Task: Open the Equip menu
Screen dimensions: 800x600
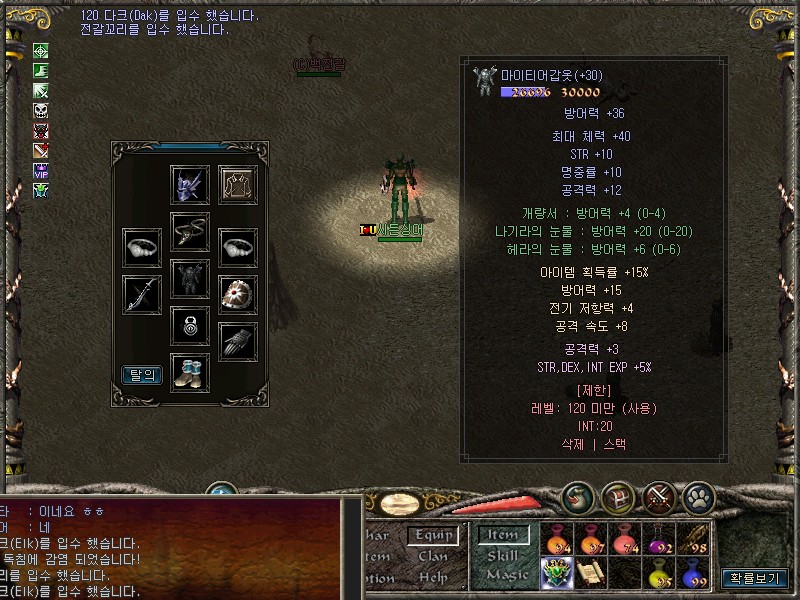Action: click(433, 536)
